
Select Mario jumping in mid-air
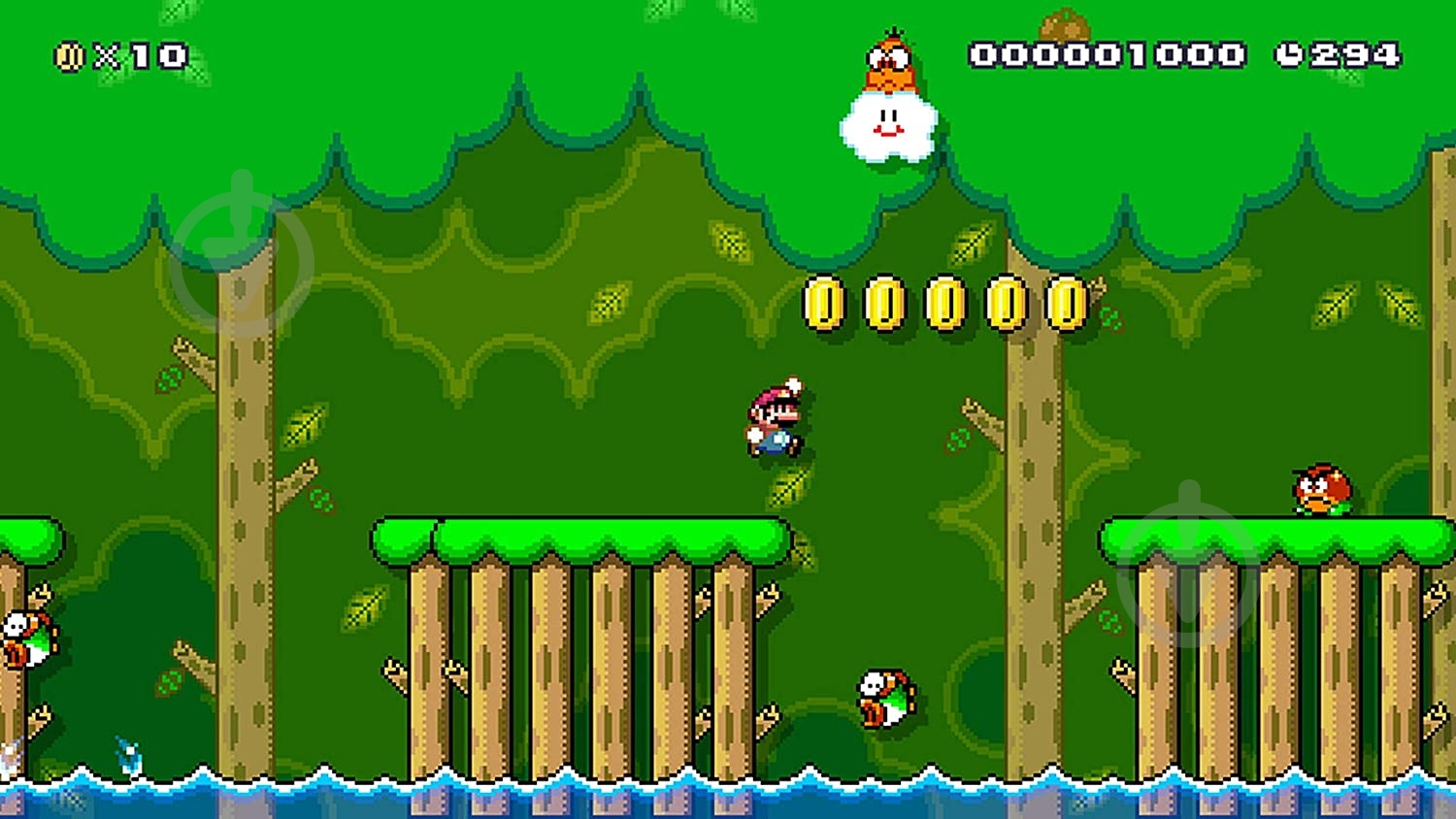774,417
